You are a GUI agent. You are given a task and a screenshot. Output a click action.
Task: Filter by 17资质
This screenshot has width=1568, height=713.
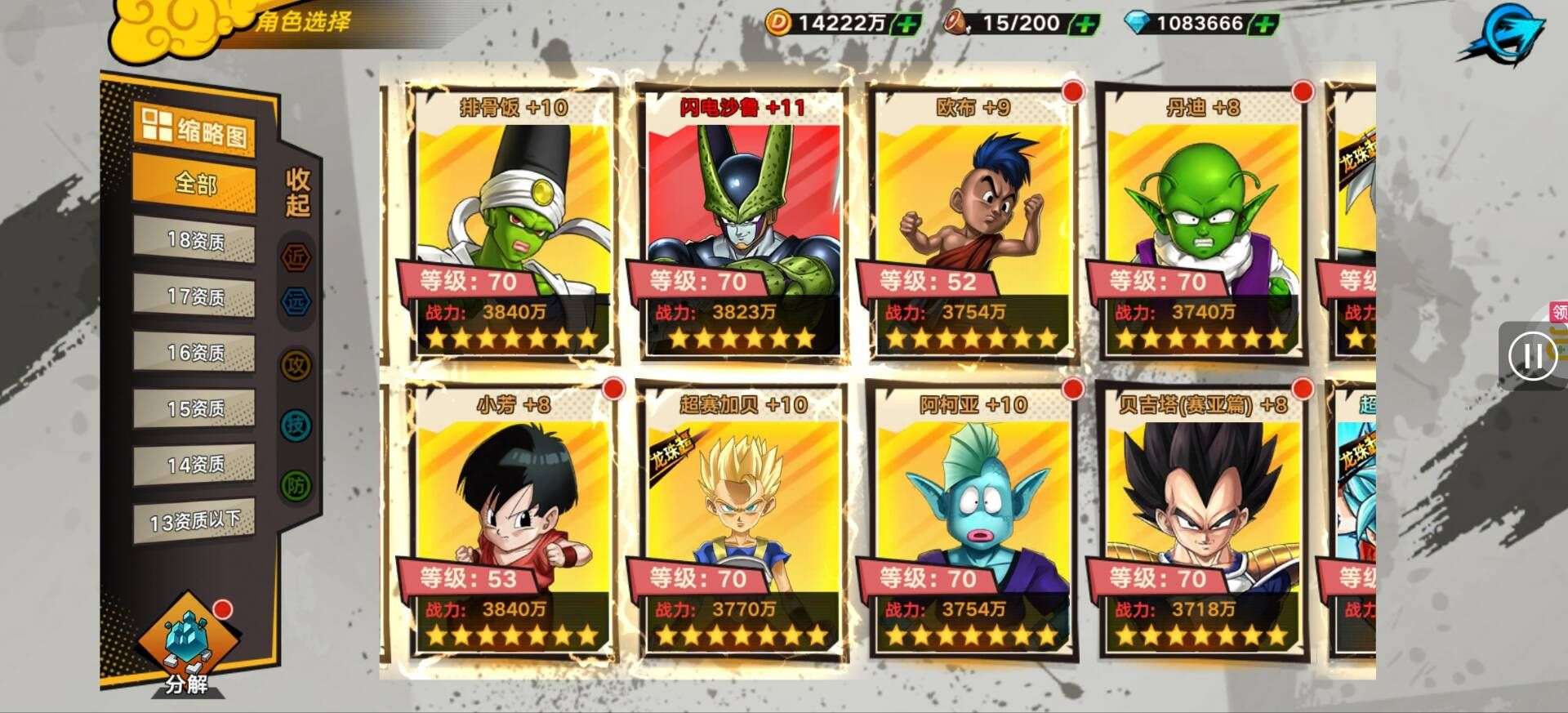click(195, 296)
